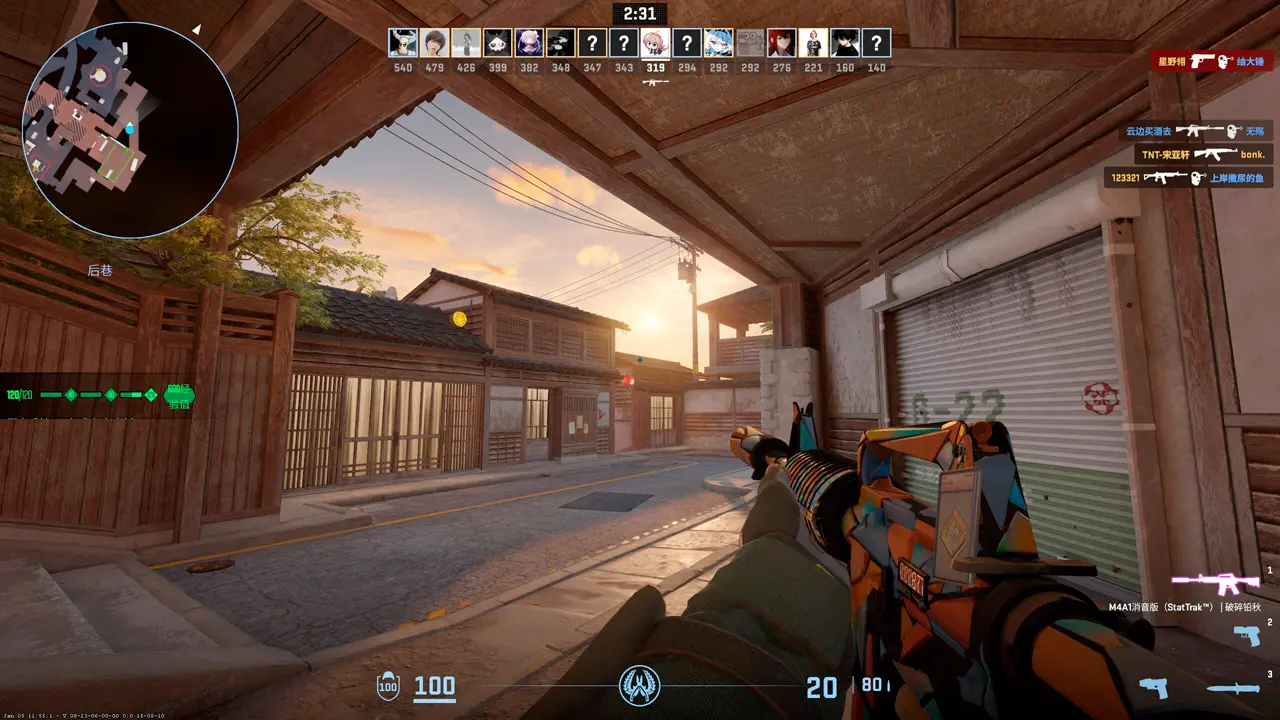Select the blue-haired avatar scoring 292

[x=718, y=43]
